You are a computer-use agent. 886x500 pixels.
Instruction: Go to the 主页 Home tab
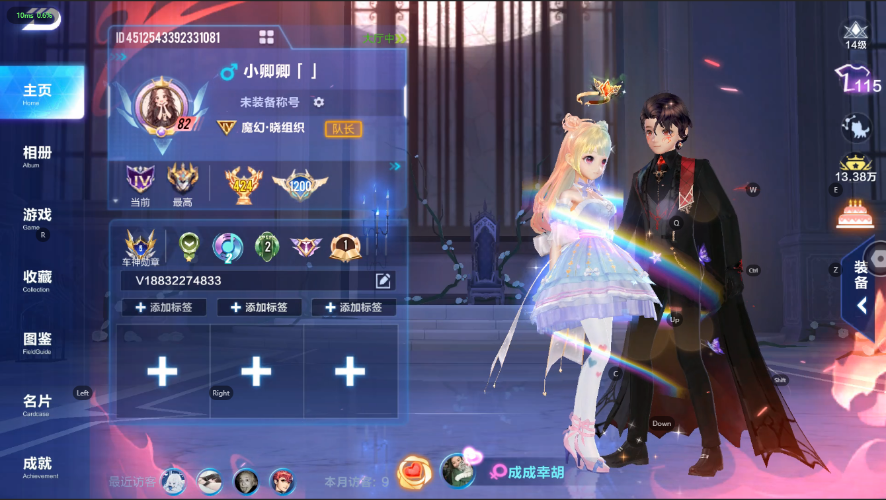coord(38,93)
